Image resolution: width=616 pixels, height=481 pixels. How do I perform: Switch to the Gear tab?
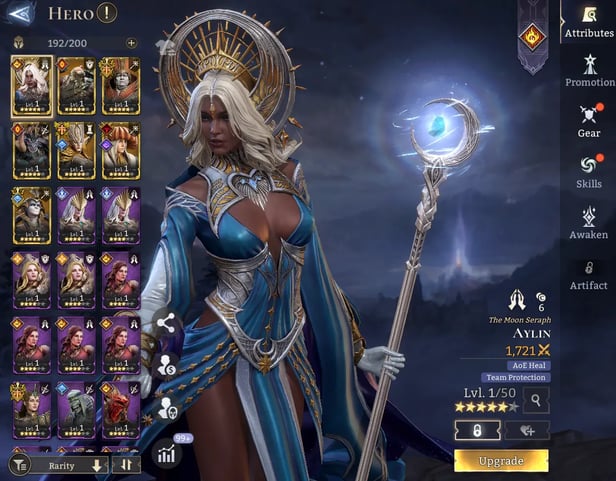click(x=589, y=118)
